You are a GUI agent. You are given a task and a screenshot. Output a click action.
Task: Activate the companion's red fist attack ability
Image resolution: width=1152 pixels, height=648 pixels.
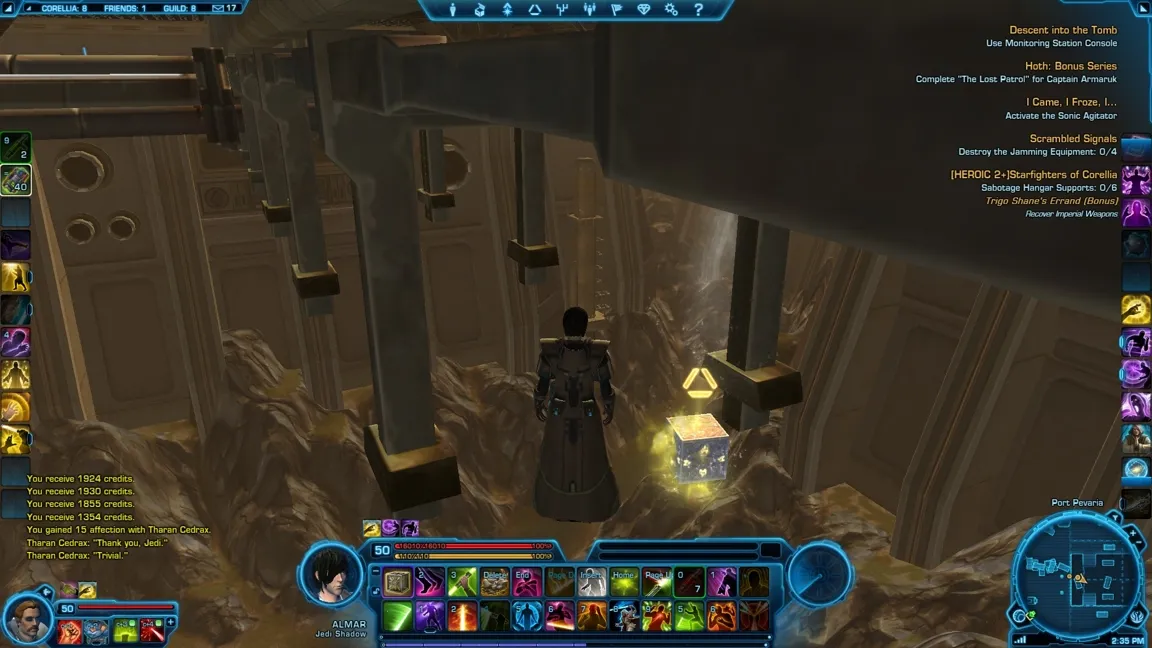[x=70, y=630]
